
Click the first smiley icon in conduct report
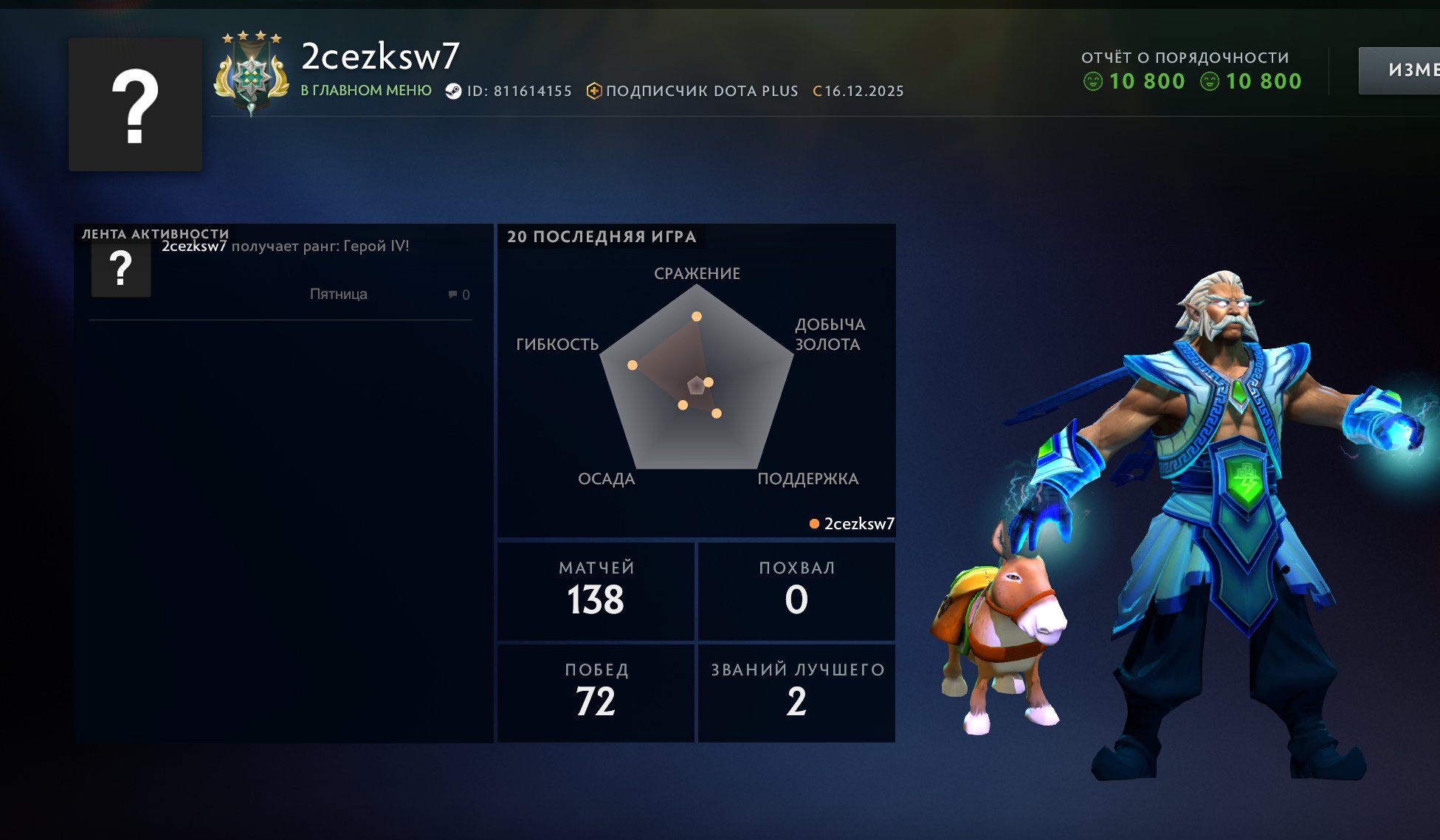1092,81
